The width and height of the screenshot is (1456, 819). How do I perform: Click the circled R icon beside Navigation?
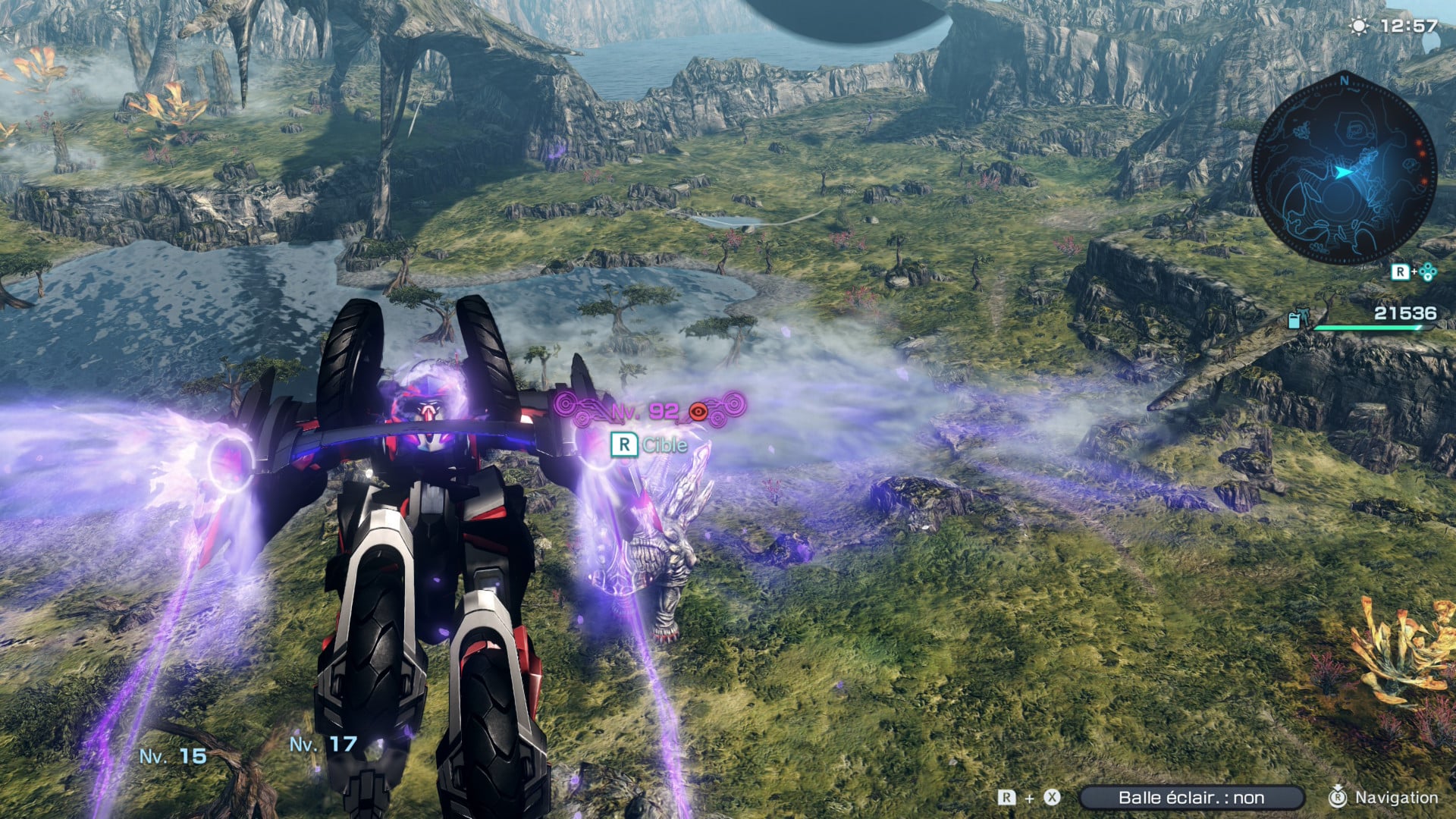click(1338, 797)
